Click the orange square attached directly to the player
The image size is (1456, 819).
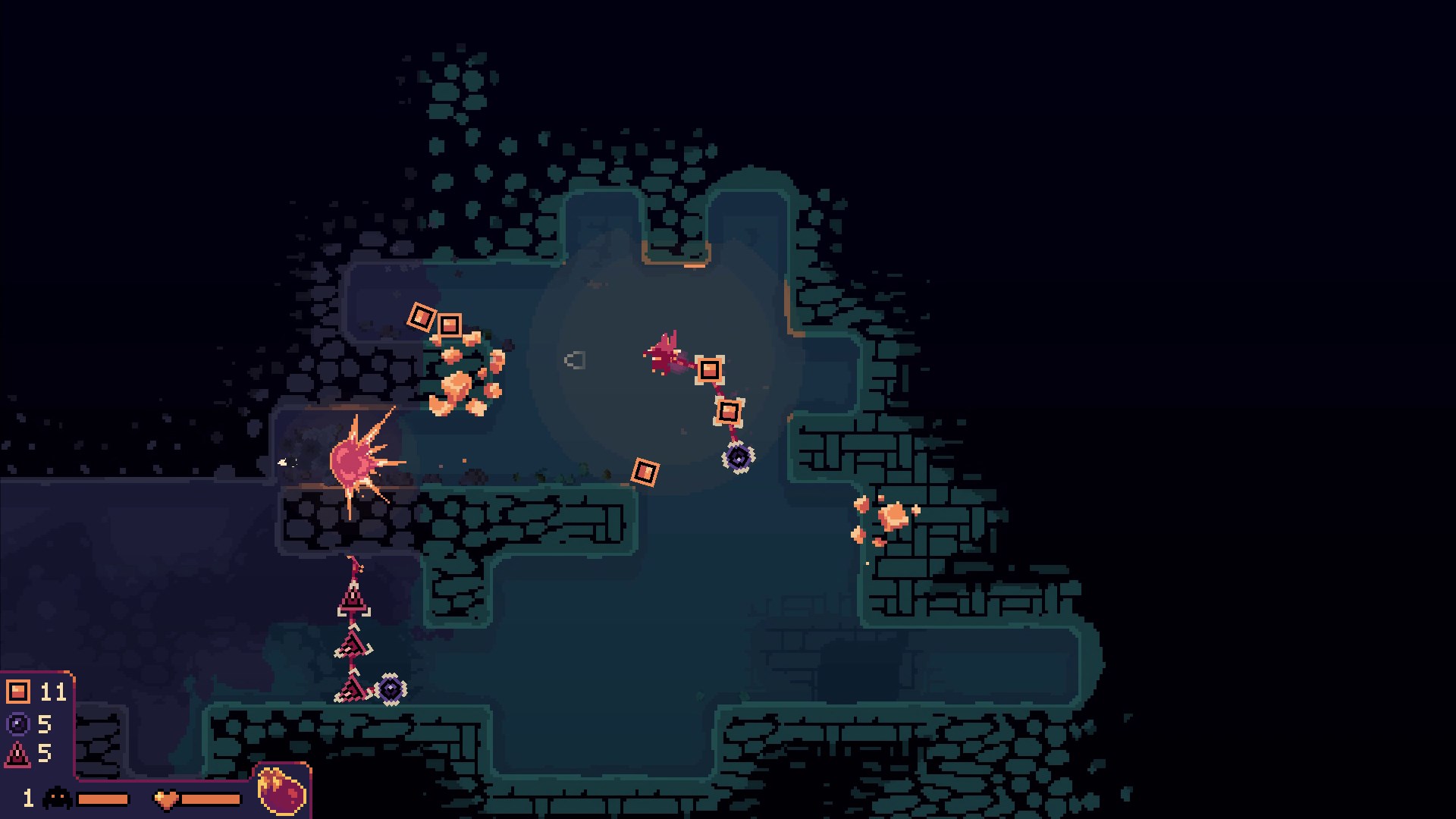pos(711,370)
